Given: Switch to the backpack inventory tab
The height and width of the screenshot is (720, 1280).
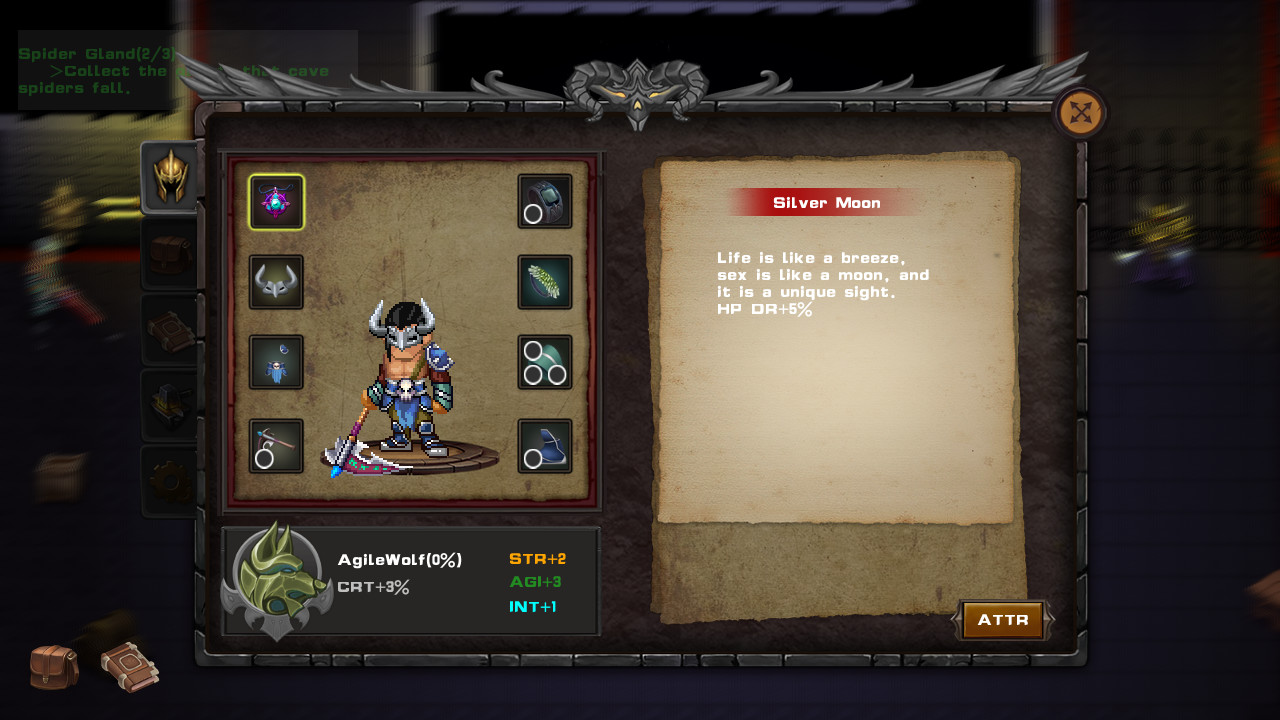Looking at the screenshot, I should 171,255.
